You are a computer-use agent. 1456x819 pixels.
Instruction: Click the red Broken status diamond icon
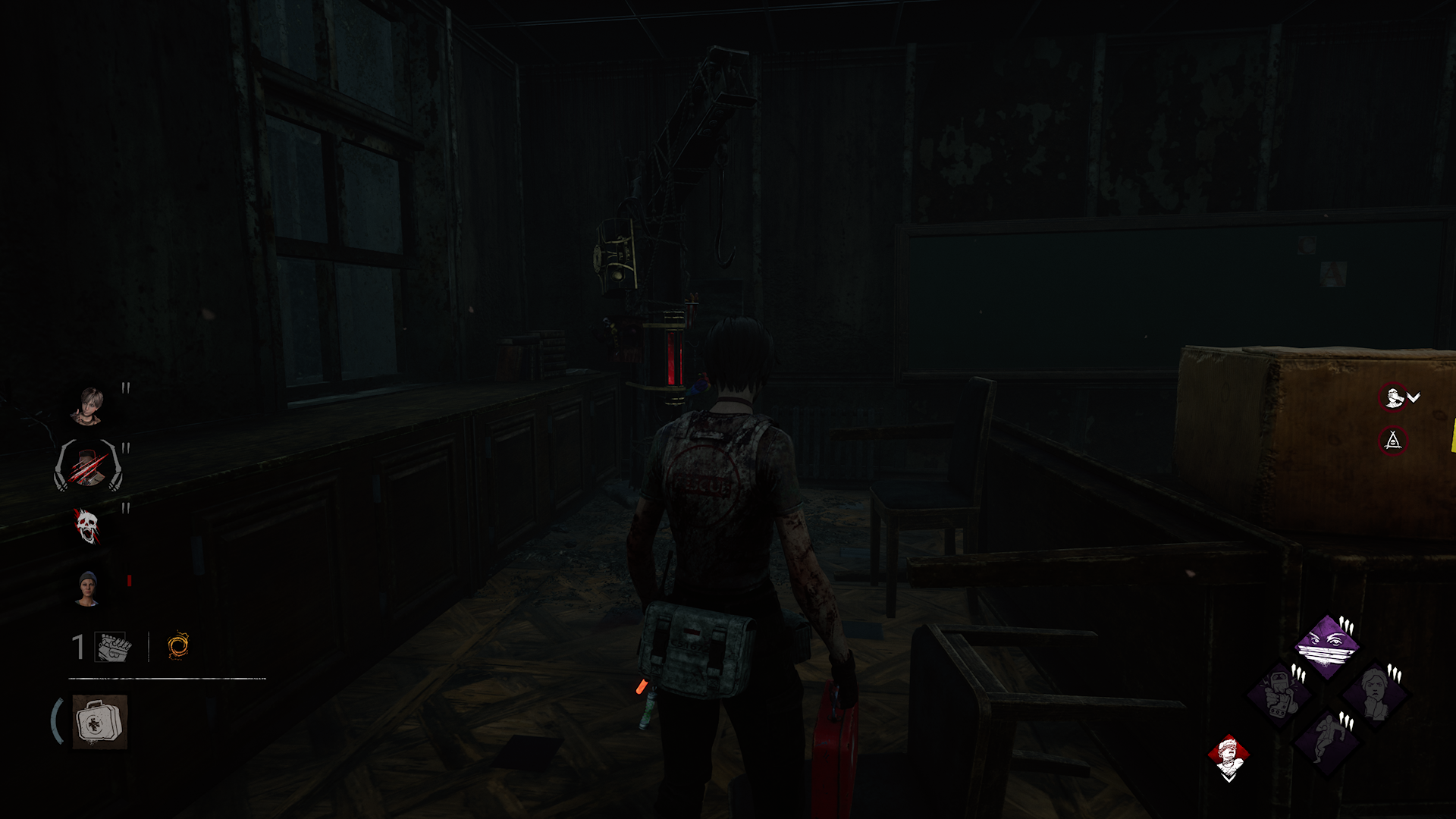(x=1228, y=754)
